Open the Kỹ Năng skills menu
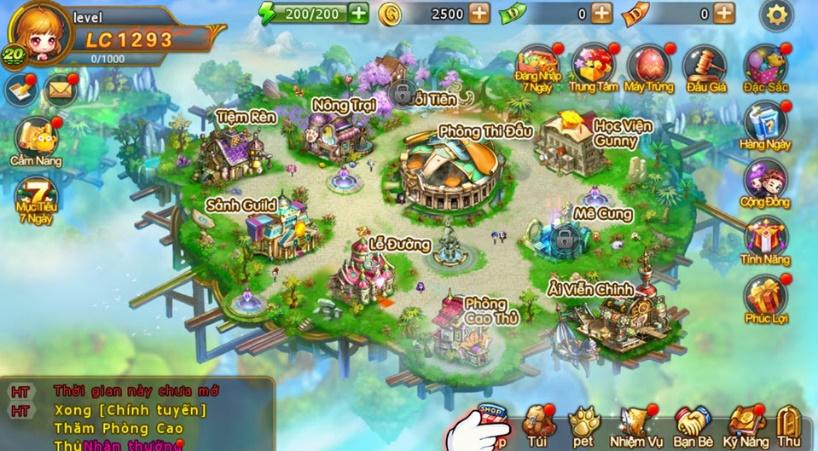Image resolution: width=818 pixels, height=451 pixels. 745,425
